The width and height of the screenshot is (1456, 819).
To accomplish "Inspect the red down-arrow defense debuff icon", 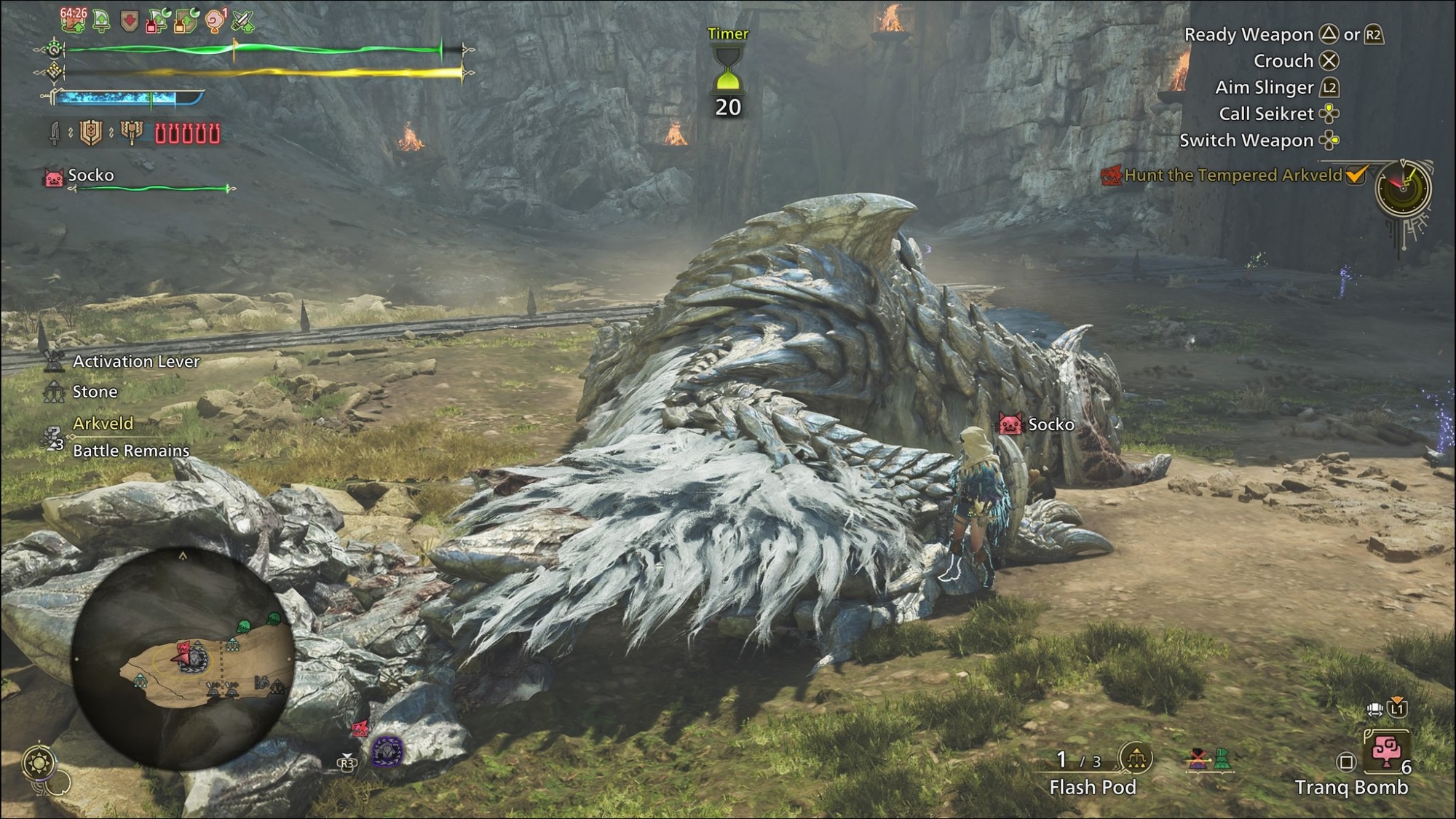I will (x=130, y=22).
